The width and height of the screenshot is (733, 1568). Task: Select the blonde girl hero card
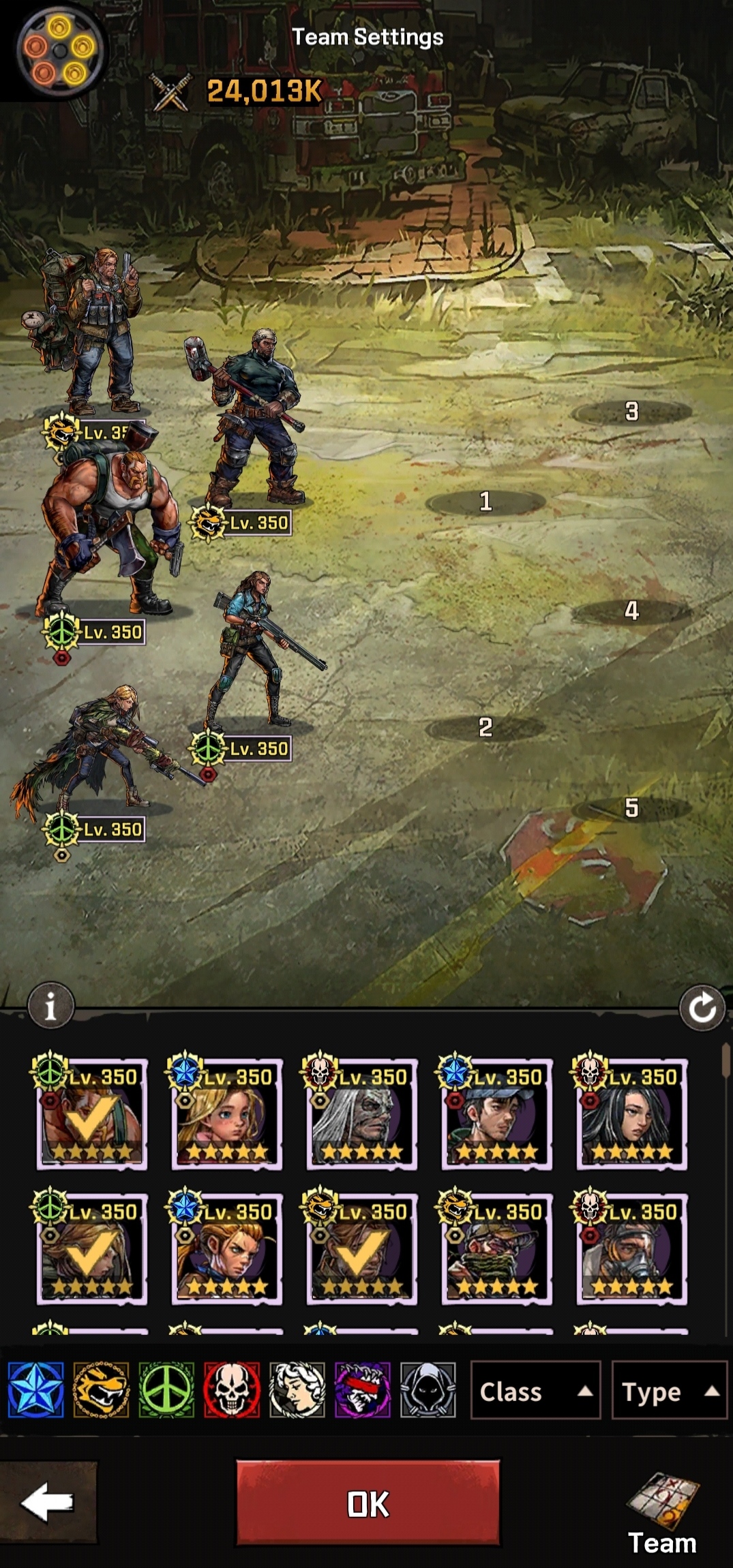click(226, 1115)
